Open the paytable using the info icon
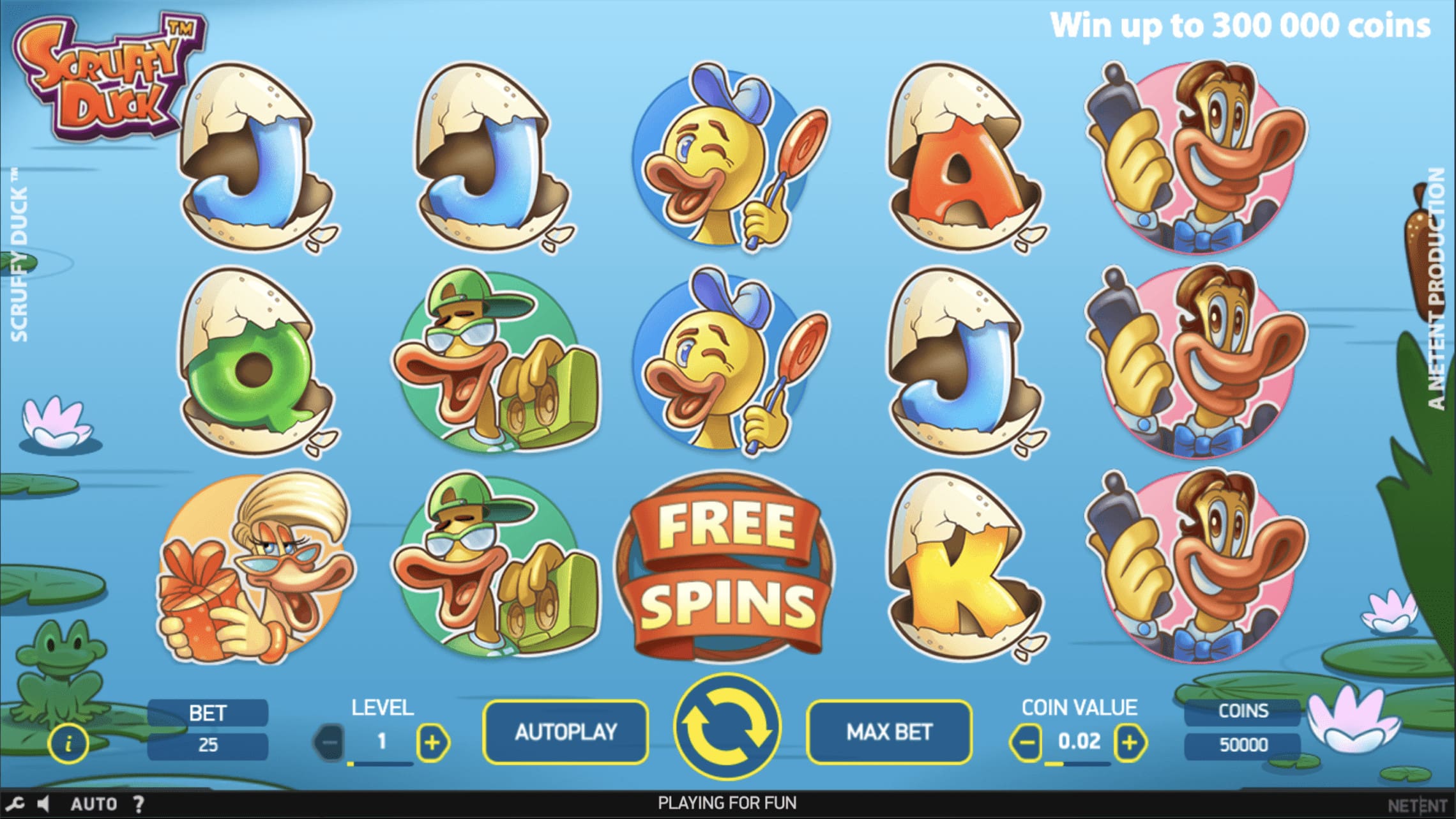The image size is (1456, 819). [x=68, y=743]
